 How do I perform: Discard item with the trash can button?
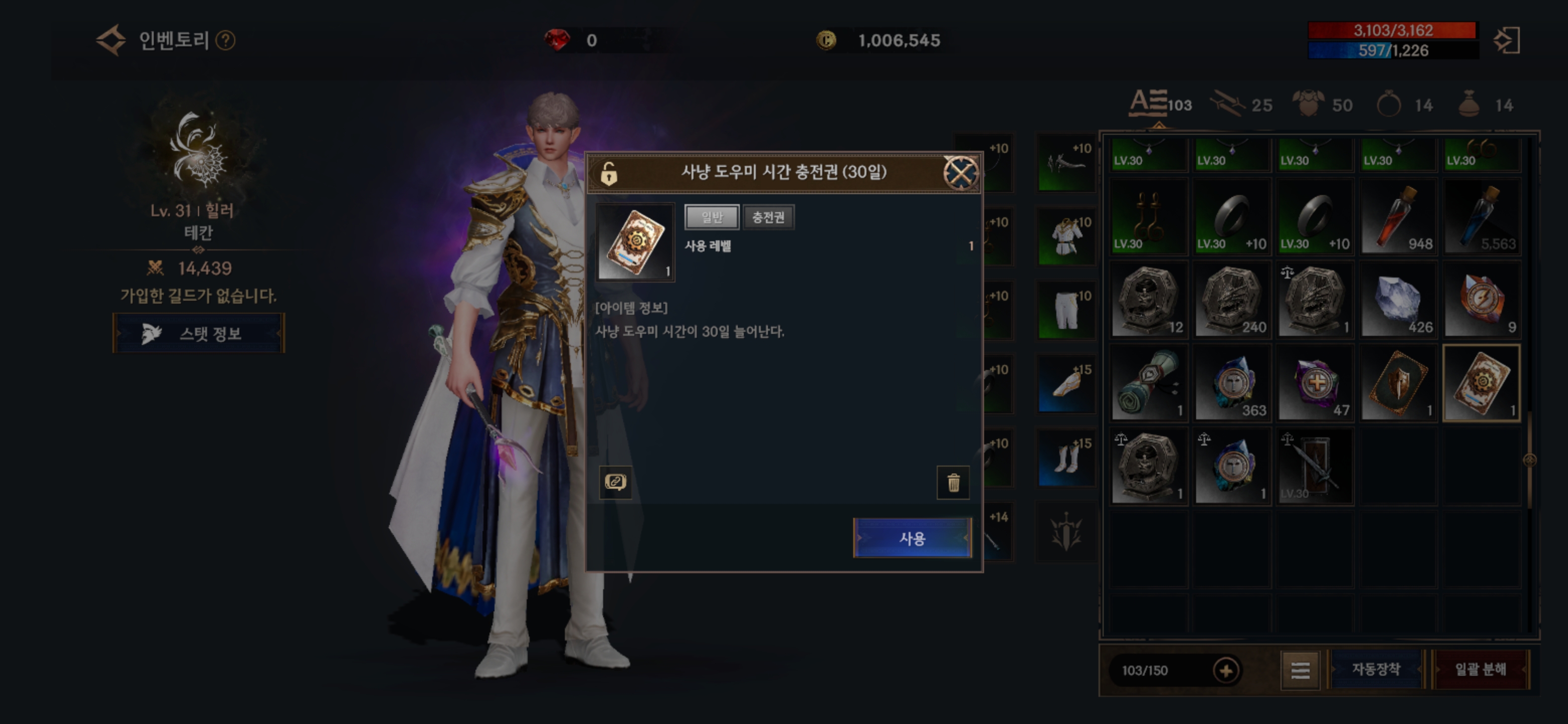(x=952, y=483)
